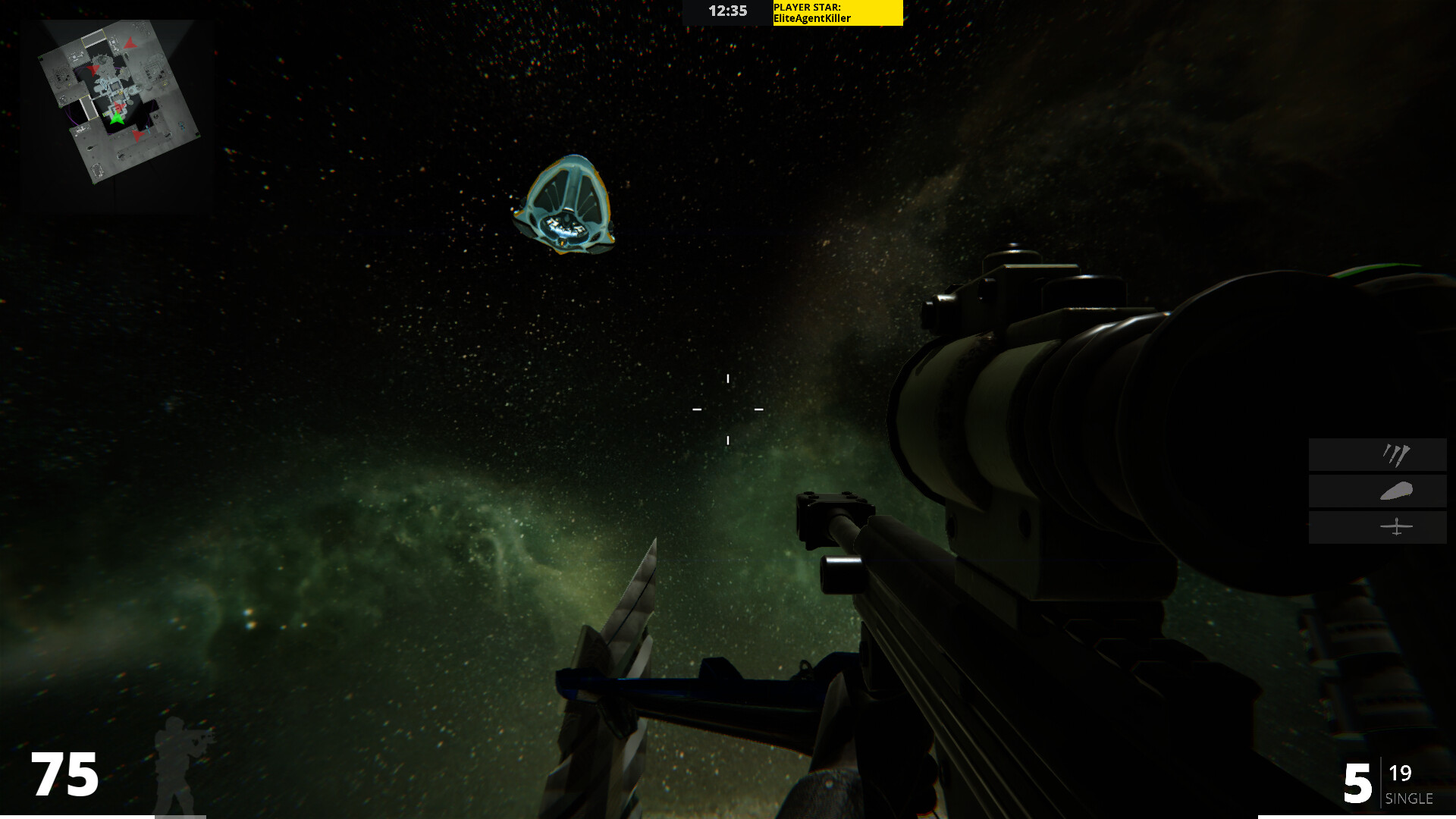Screen dimensions: 1456x819
Task: Select the triple missile strike ability icon
Action: coord(1398,455)
